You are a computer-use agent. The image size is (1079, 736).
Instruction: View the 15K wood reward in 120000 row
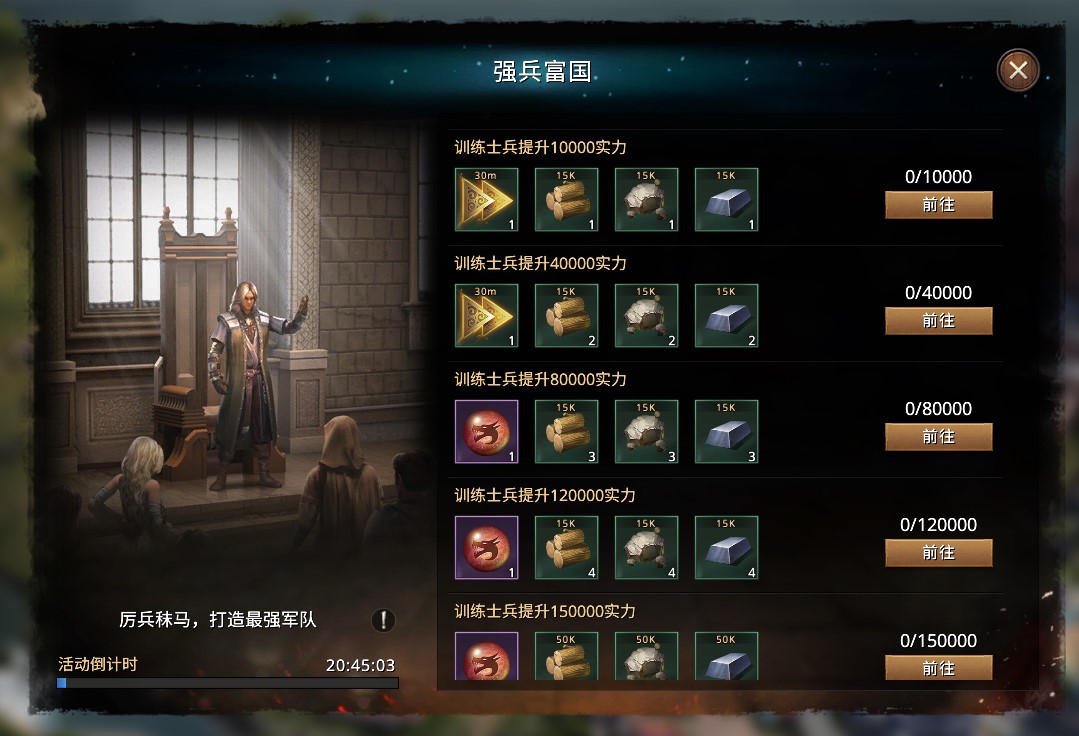(566, 548)
